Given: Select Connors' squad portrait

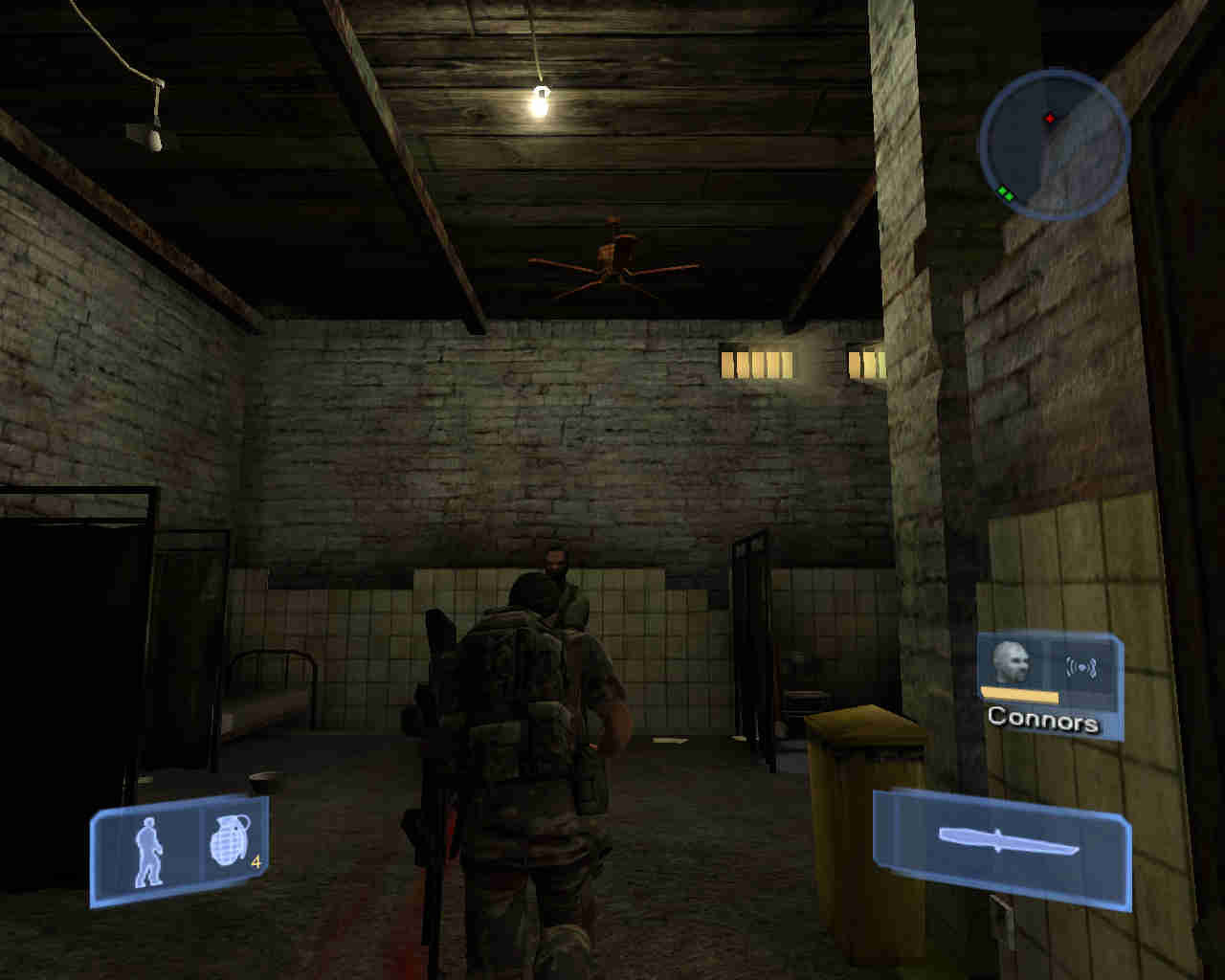Looking at the screenshot, I should coord(1011,661).
